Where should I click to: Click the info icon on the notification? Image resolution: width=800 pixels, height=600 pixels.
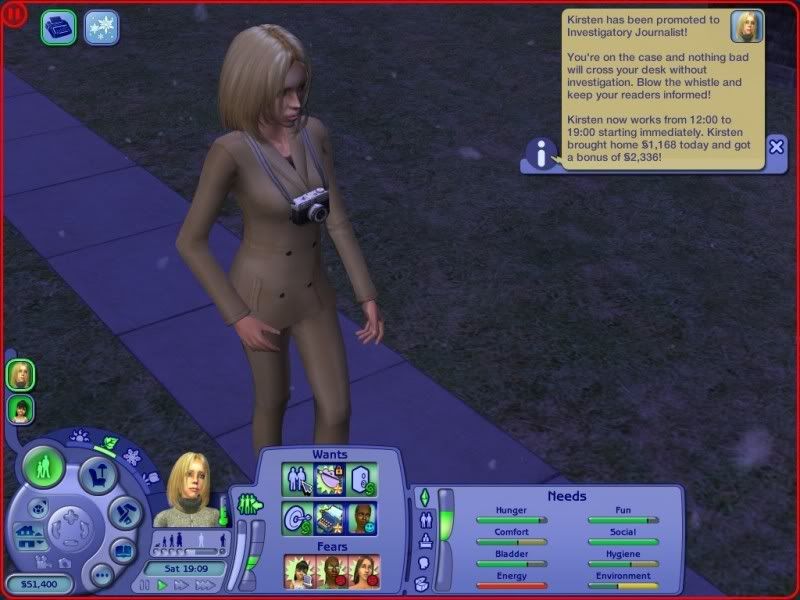click(x=541, y=154)
